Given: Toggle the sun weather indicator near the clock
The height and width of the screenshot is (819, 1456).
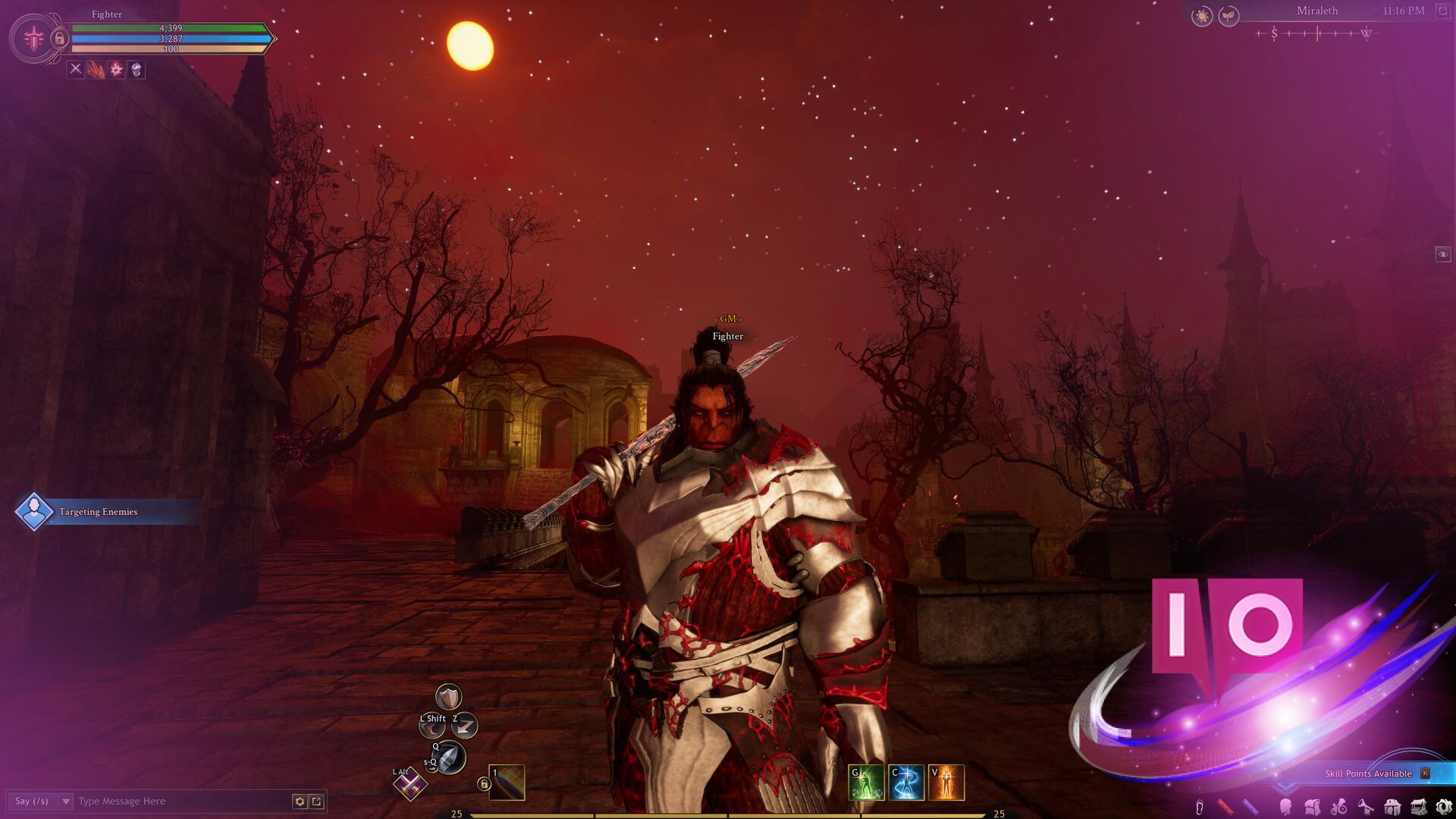Looking at the screenshot, I should pyautogui.click(x=1203, y=16).
